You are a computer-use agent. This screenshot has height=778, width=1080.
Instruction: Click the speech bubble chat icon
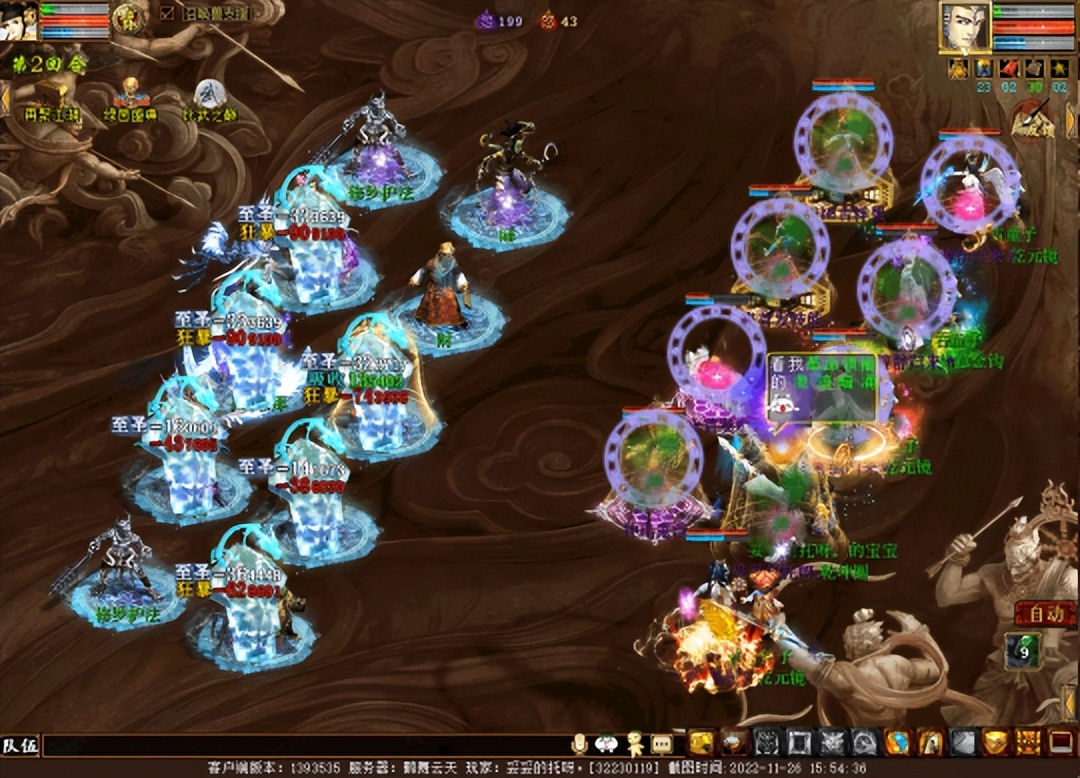(661, 743)
